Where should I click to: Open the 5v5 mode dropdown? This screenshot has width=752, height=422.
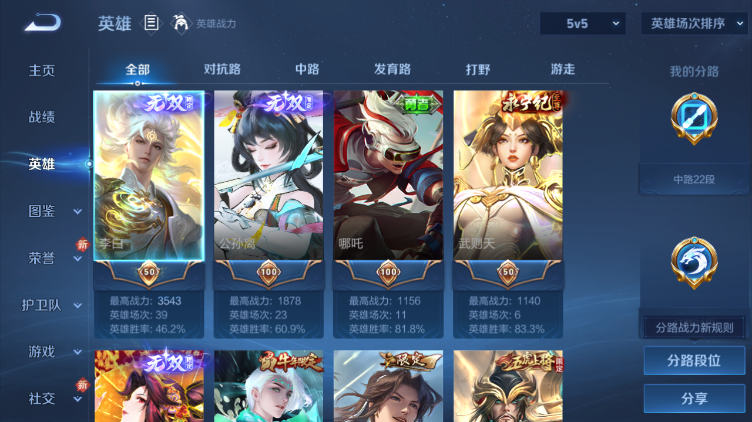click(582, 23)
